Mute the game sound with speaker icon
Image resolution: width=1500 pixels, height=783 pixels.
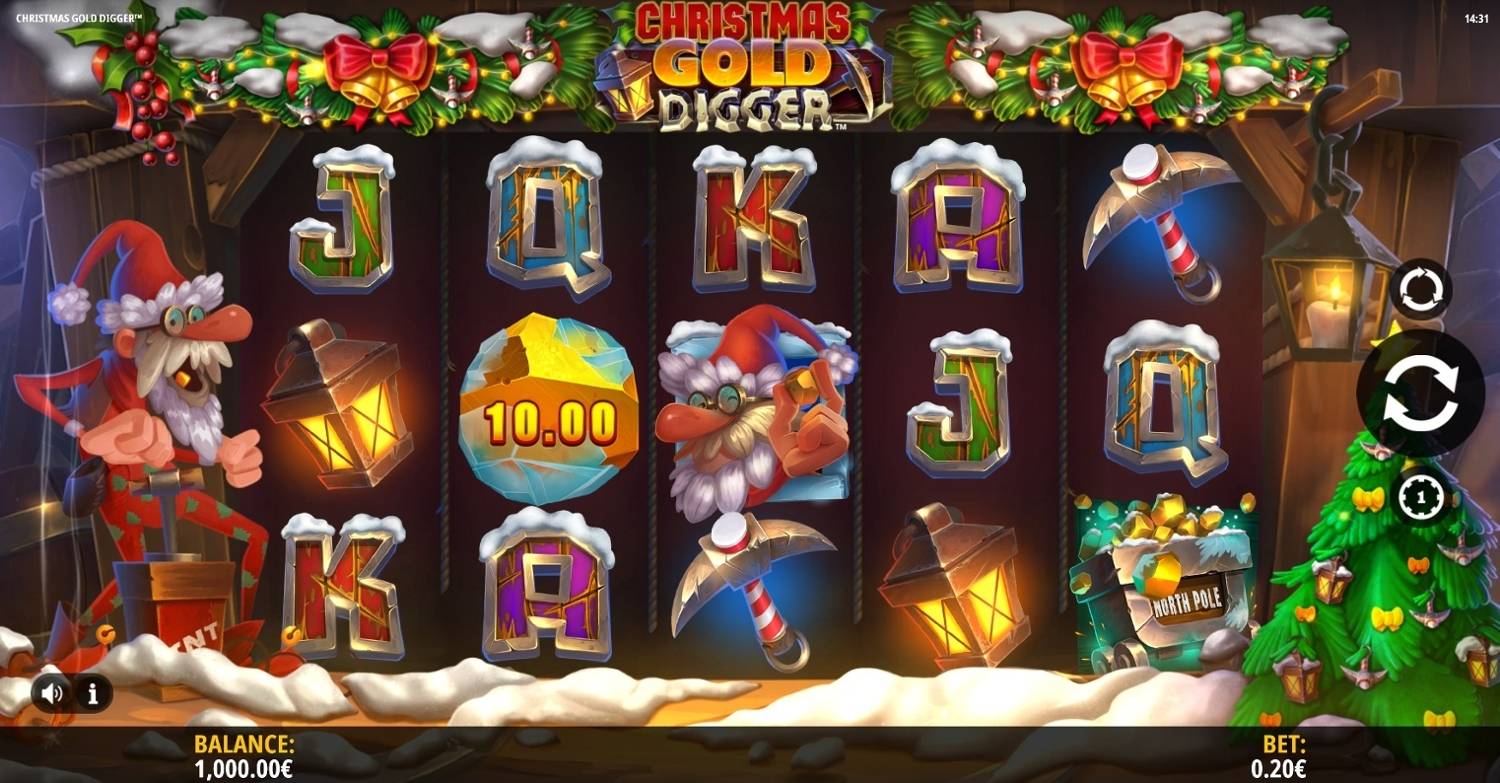[52, 691]
